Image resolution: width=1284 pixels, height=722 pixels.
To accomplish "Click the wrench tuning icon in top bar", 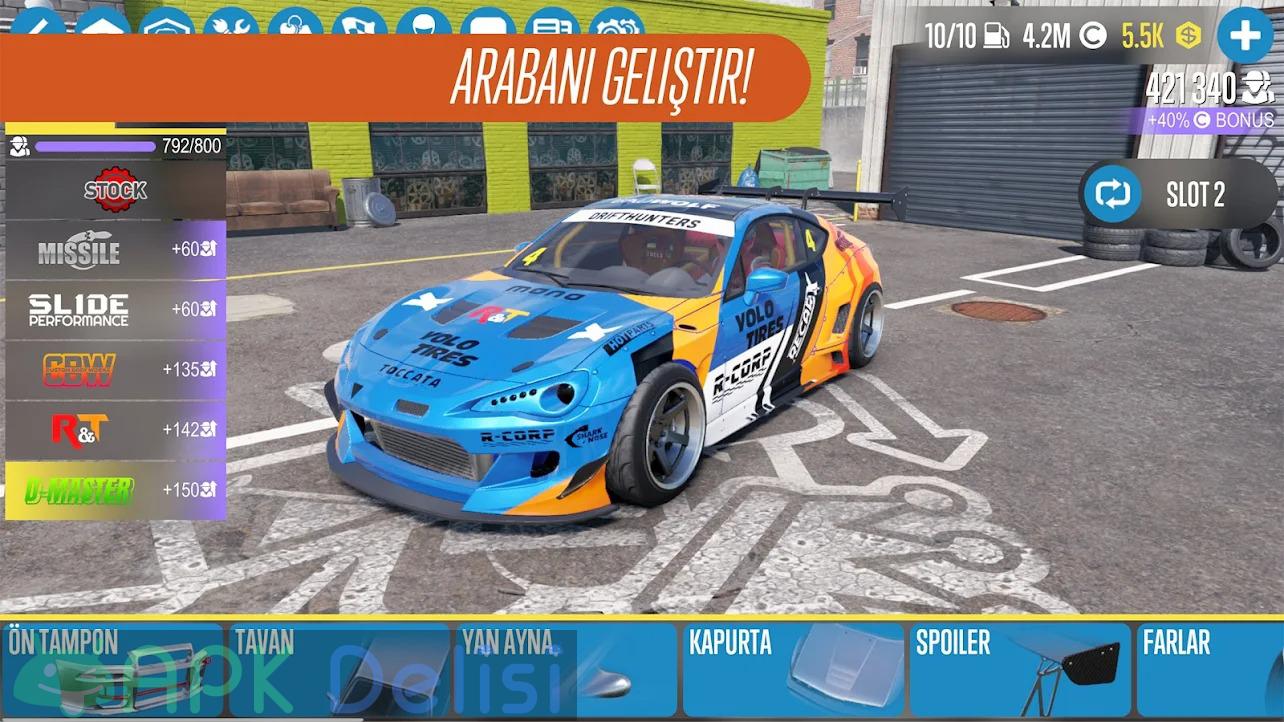I will click(231, 24).
